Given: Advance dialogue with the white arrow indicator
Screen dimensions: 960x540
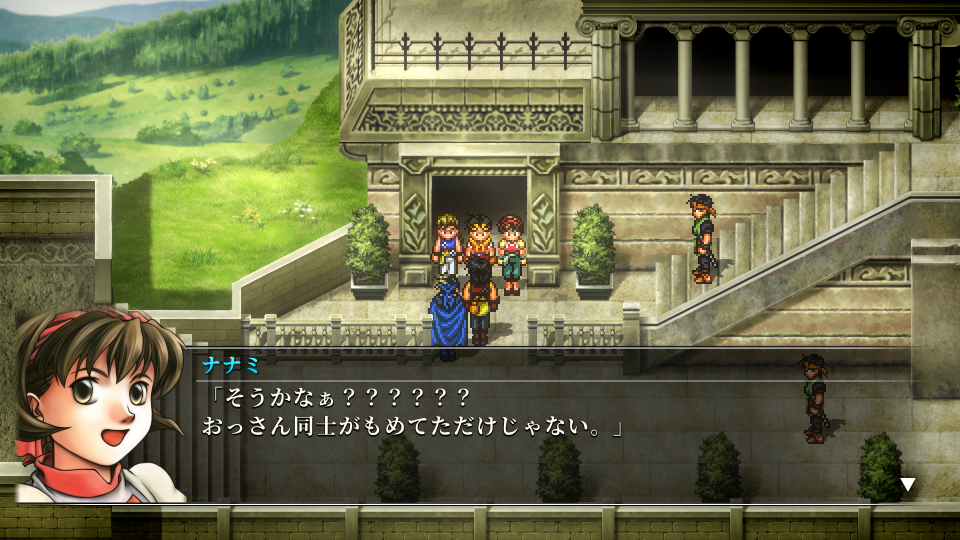Looking at the screenshot, I should (907, 485).
